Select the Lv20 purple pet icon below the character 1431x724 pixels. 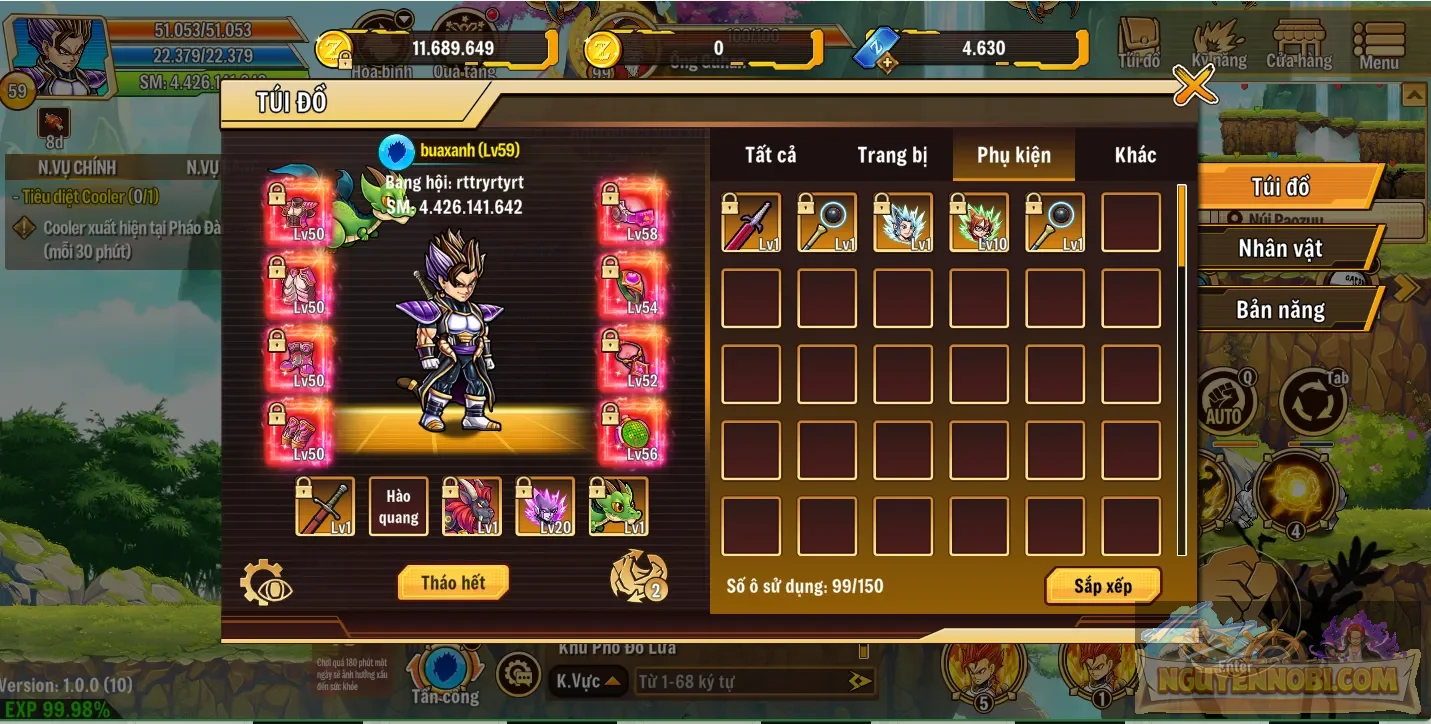pos(546,508)
